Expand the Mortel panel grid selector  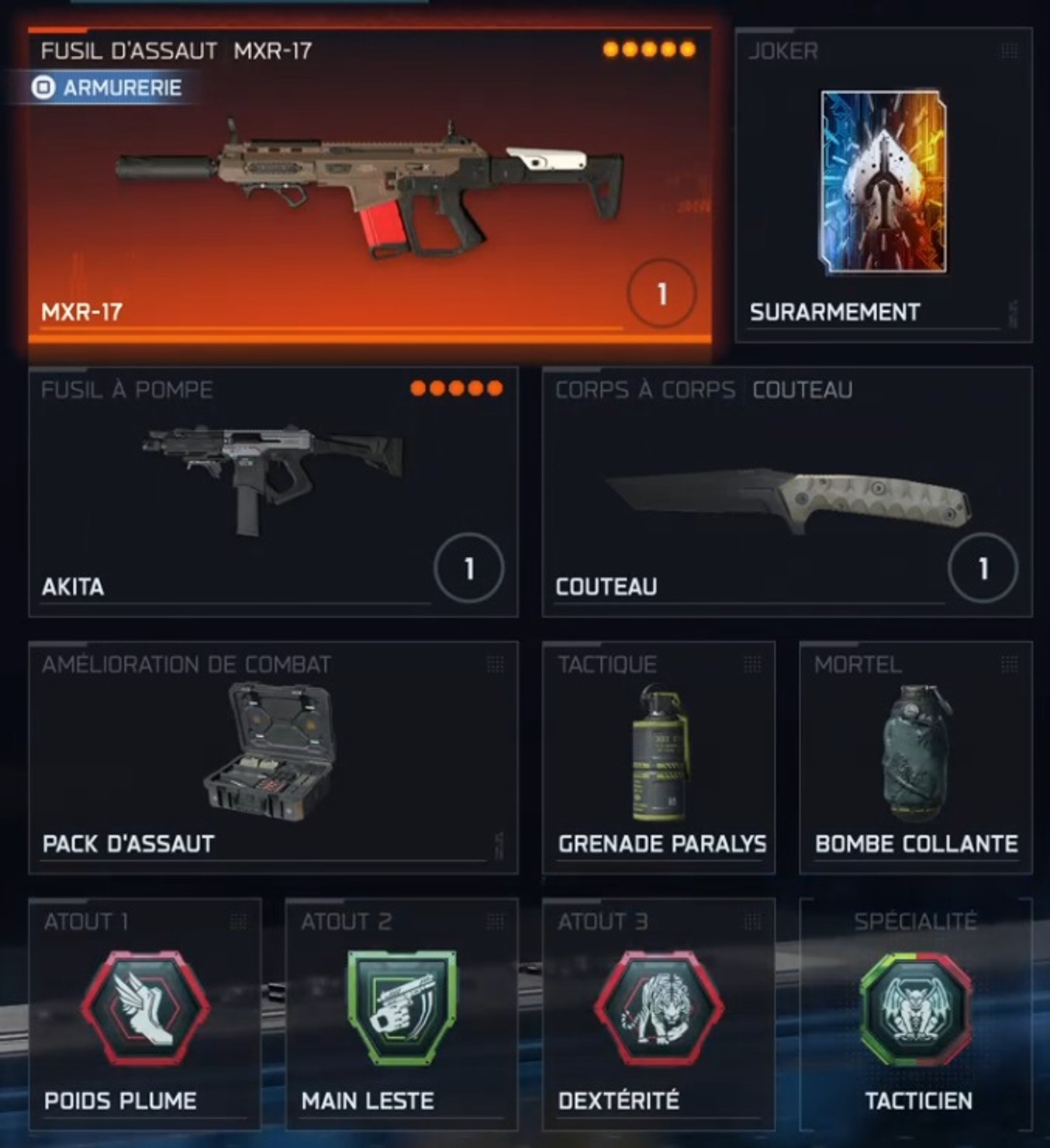pyautogui.click(x=1010, y=663)
